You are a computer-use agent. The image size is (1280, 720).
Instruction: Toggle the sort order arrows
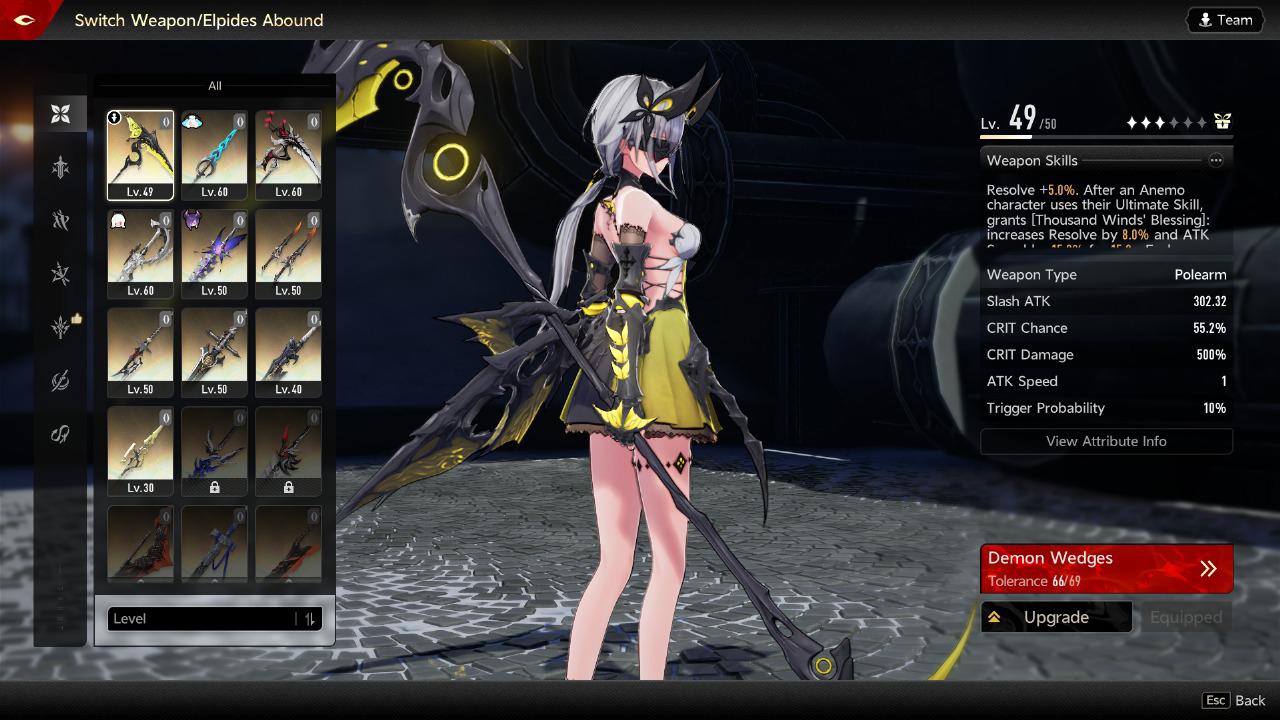click(310, 619)
